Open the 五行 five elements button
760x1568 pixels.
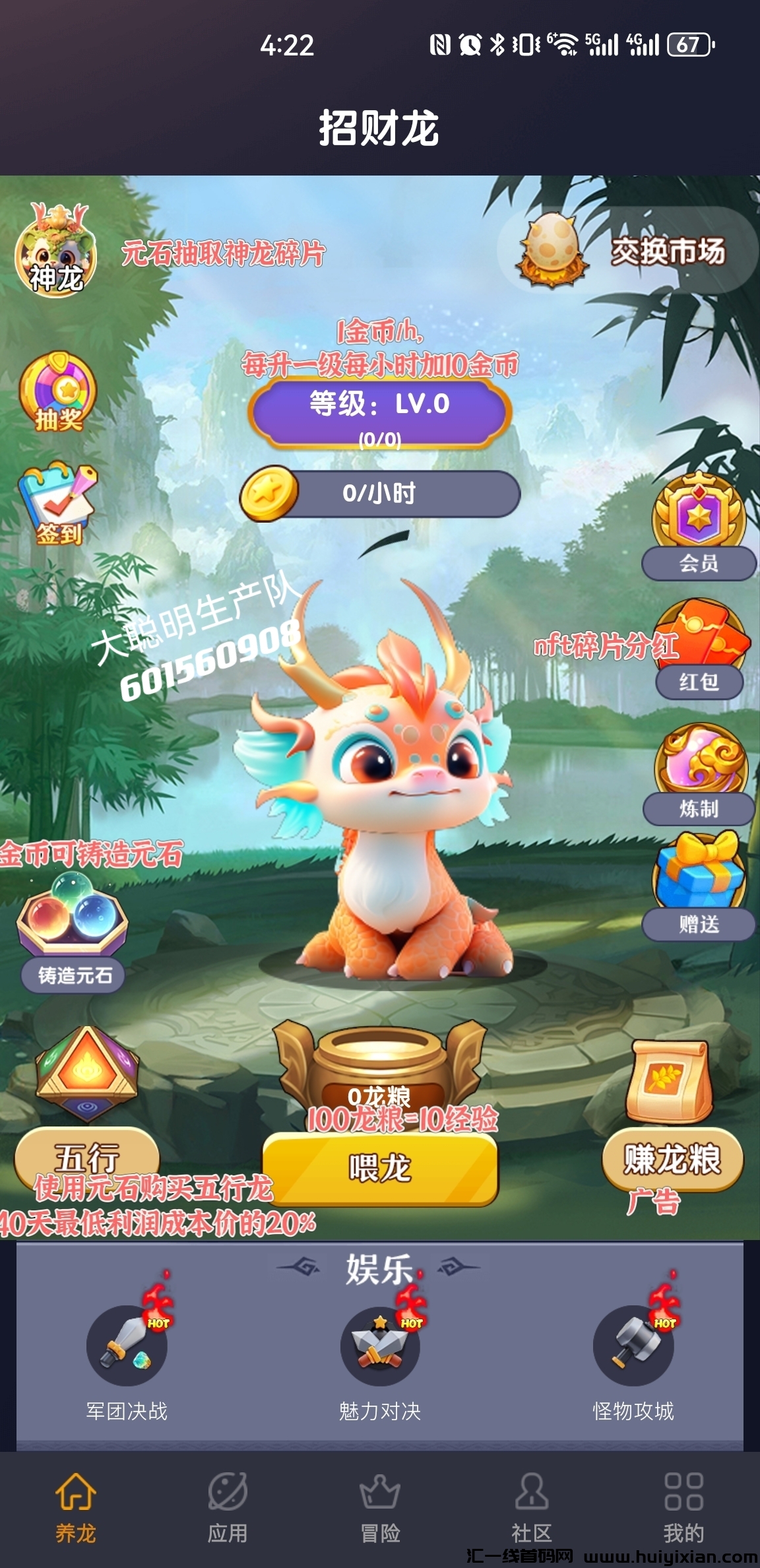tap(86, 1156)
